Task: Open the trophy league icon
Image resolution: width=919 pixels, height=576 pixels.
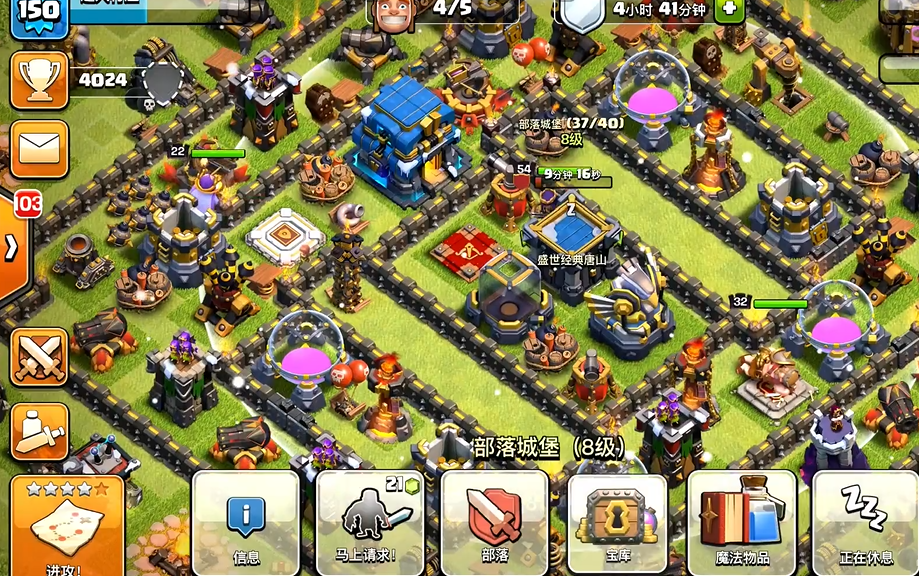Action: coord(39,80)
